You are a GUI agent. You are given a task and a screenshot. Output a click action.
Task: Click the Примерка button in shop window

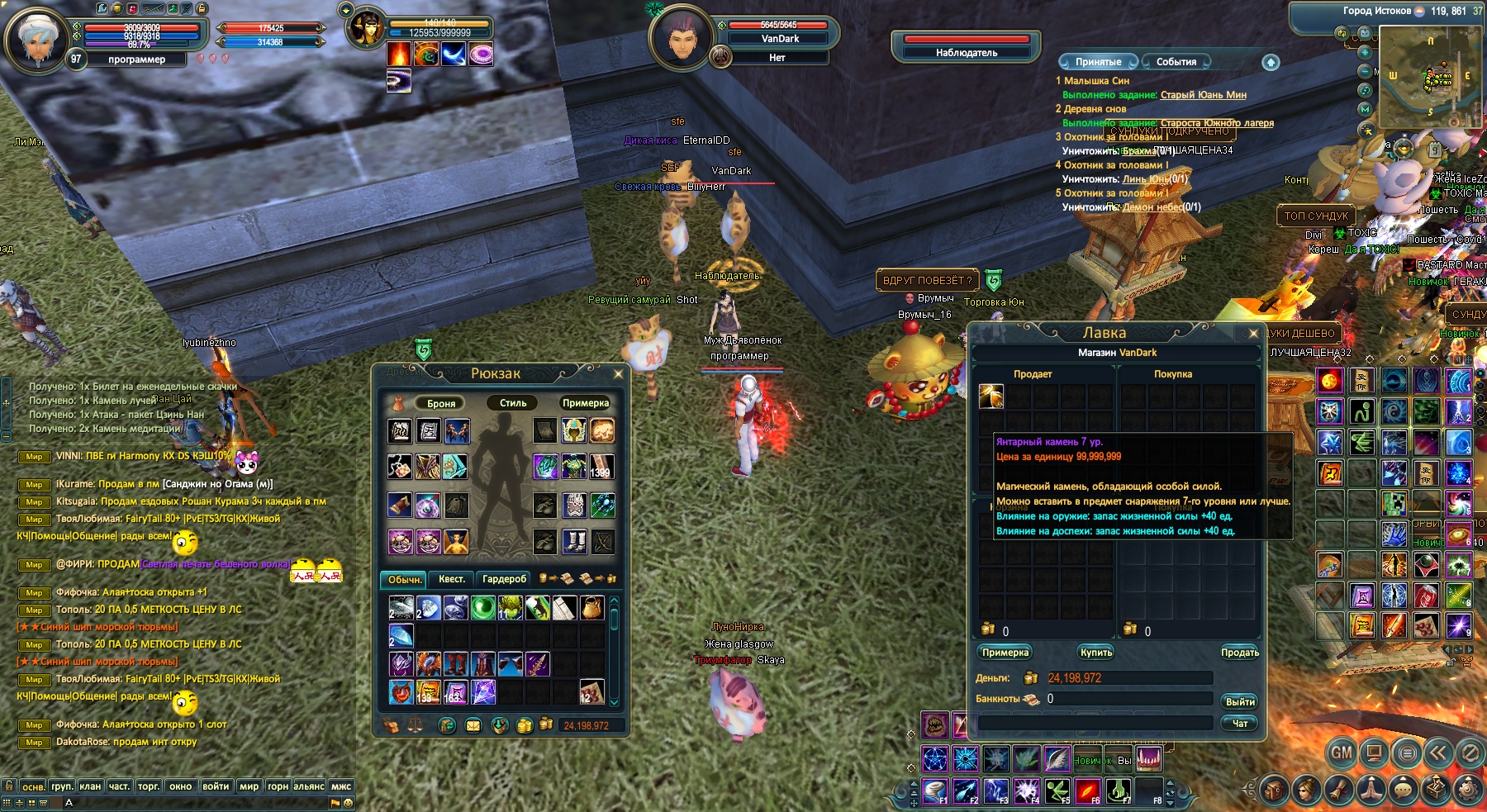(x=1005, y=653)
